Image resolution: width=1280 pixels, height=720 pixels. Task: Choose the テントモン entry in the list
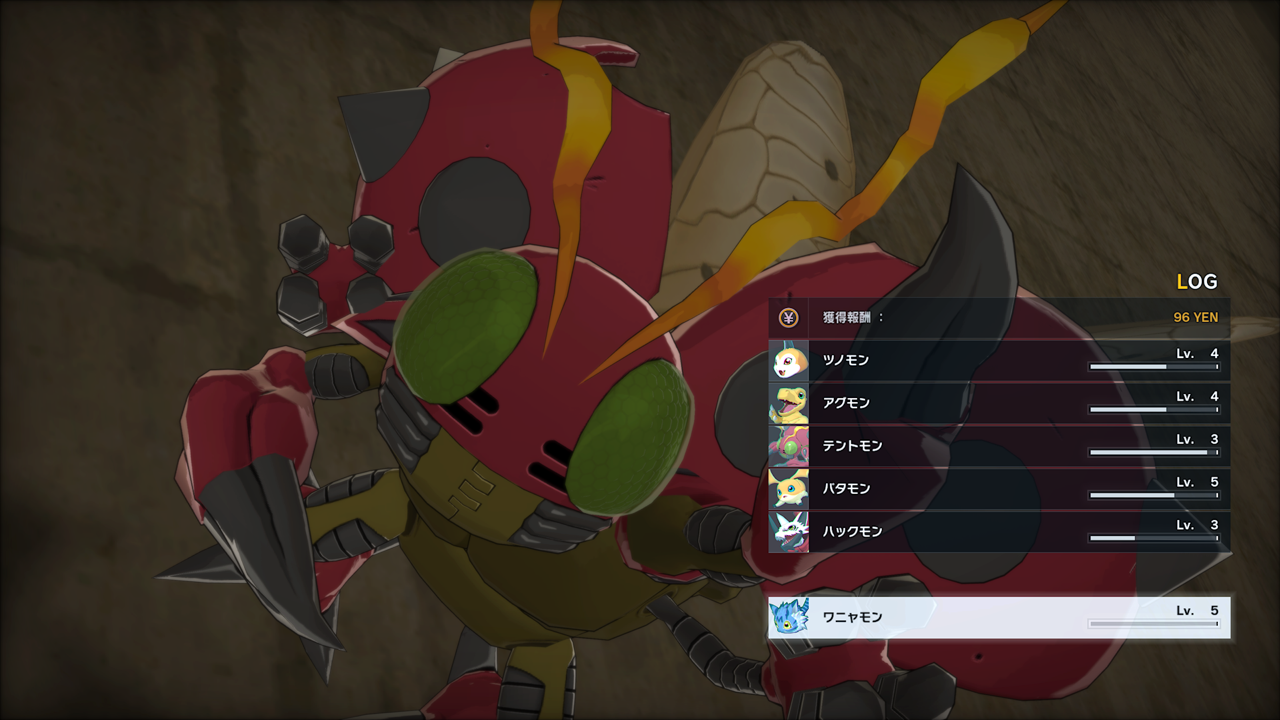tap(998, 446)
